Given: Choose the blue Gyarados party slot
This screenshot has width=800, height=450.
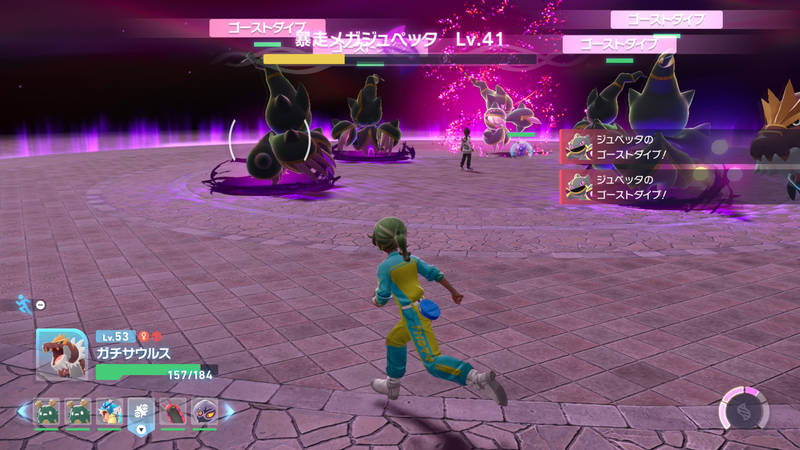Looking at the screenshot, I should 110,411.
